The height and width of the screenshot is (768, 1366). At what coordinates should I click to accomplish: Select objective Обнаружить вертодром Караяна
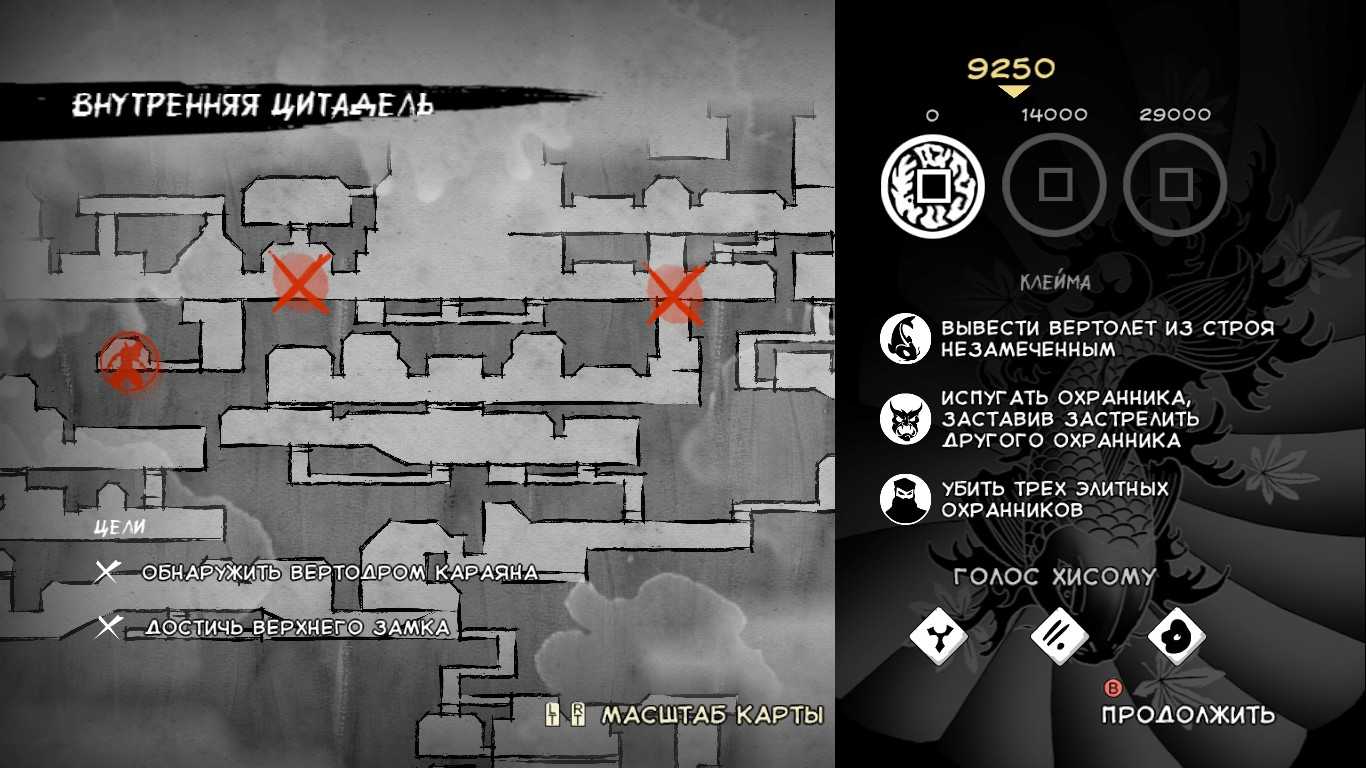pyautogui.click(x=339, y=573)
